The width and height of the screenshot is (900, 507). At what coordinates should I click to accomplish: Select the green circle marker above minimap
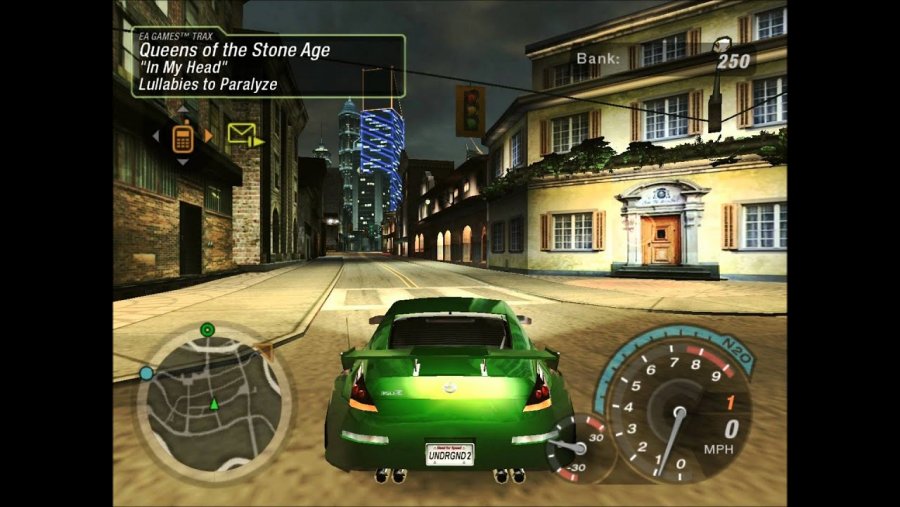[207, 329]
